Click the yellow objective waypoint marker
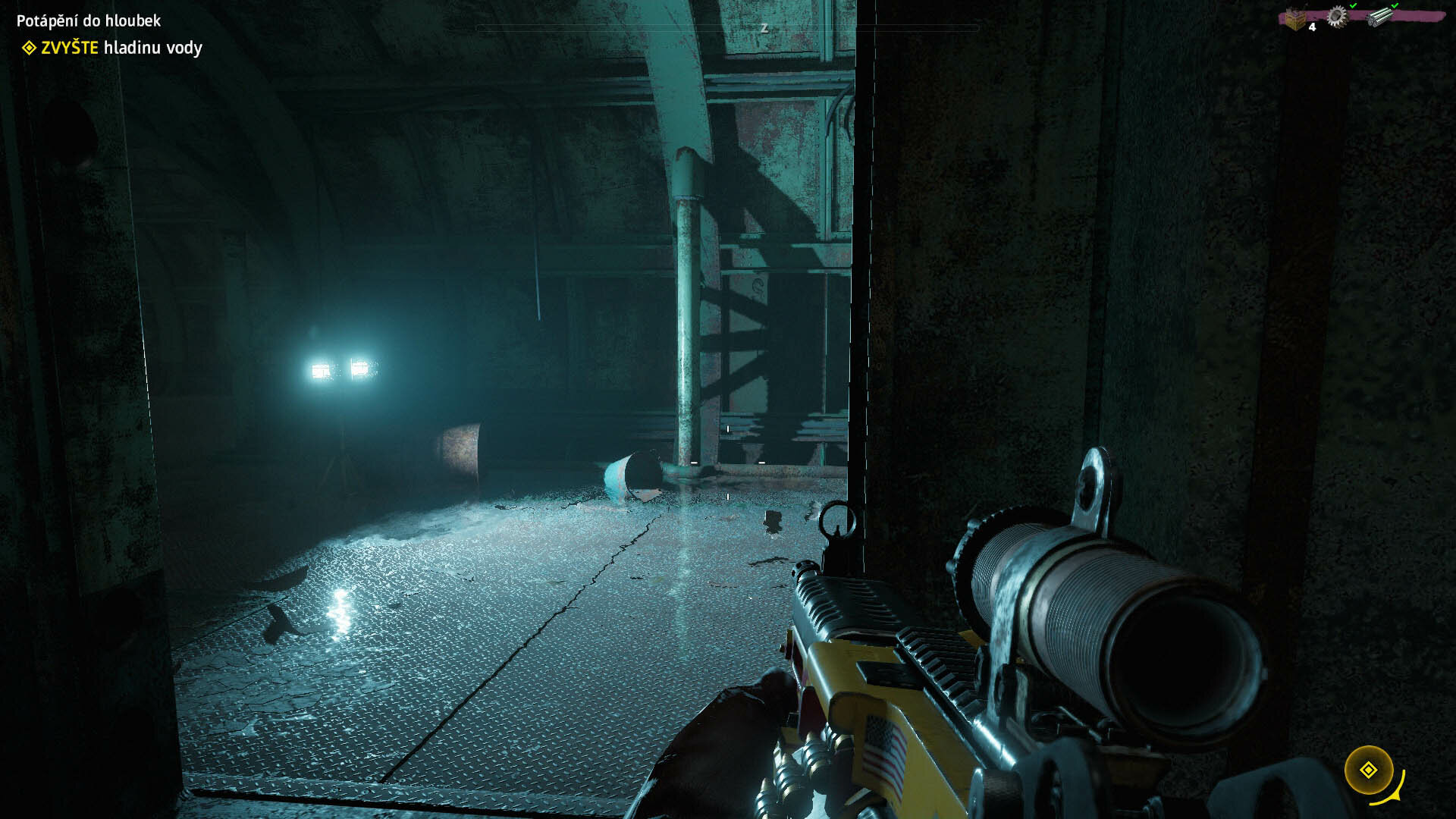Screen dimensions: 1456x819 pos(1368,770)
